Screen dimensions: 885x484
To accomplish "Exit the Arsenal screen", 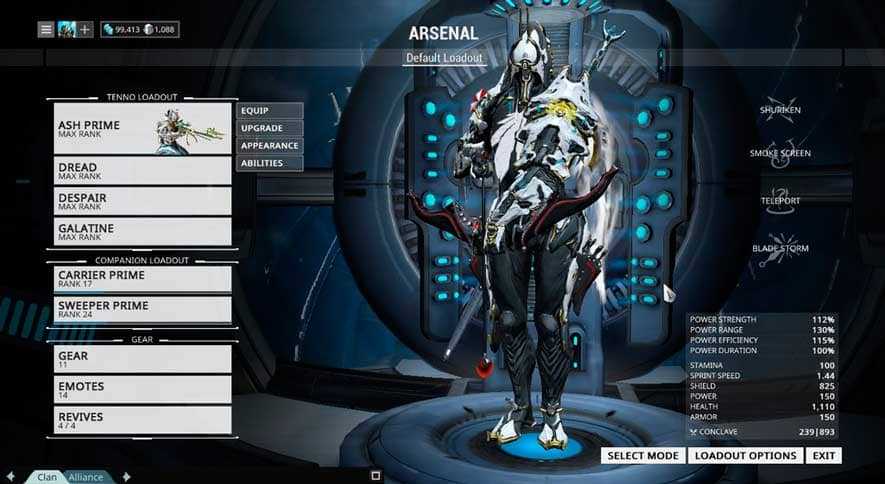I will click(x=824, y=456).
